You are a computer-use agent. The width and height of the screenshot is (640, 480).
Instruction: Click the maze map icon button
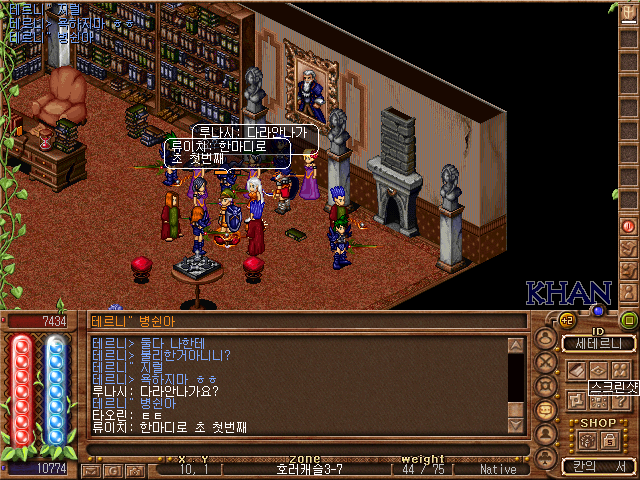click(x=578, y=399)
